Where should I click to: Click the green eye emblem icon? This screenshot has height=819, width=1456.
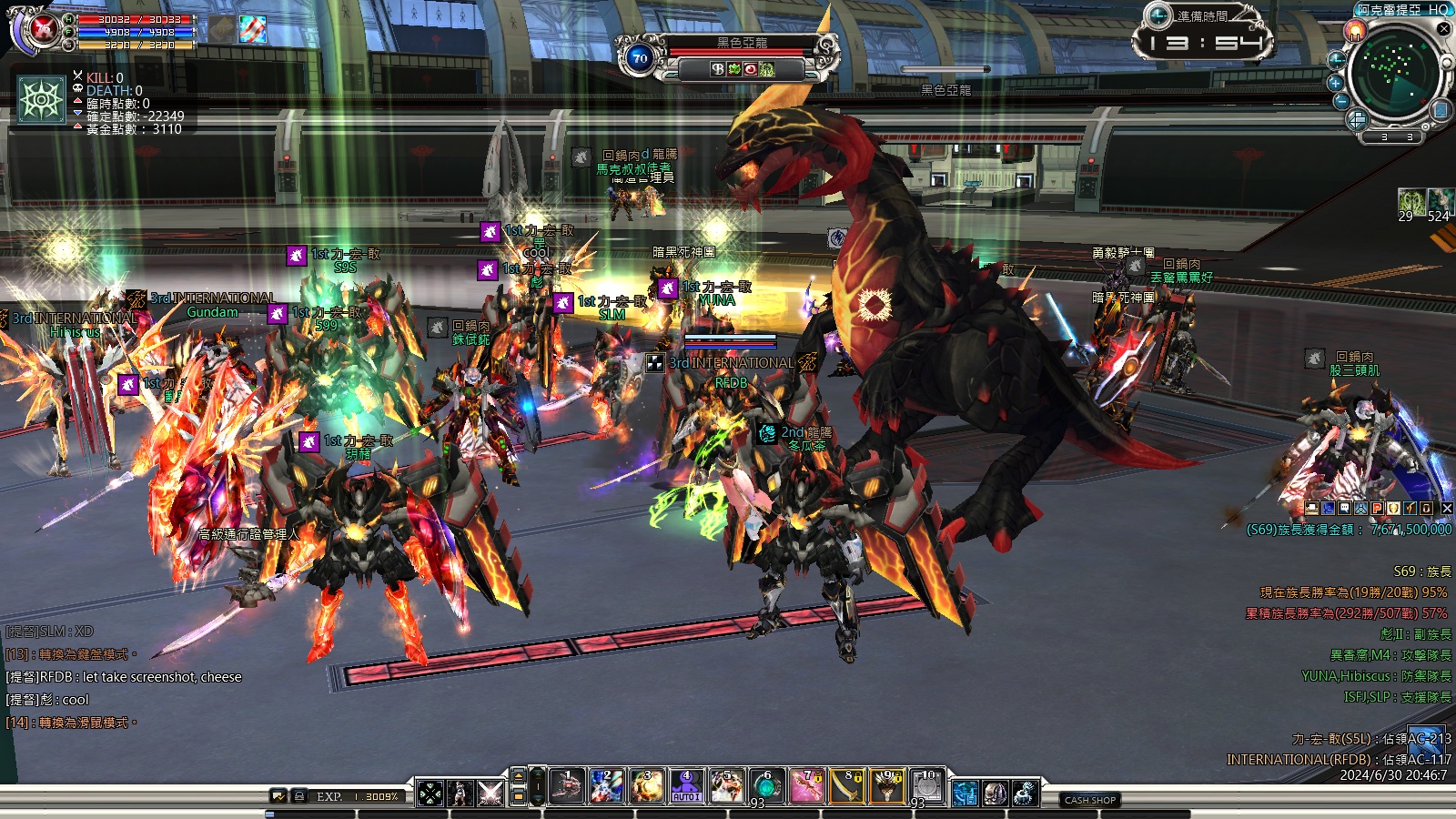(42, 99)
